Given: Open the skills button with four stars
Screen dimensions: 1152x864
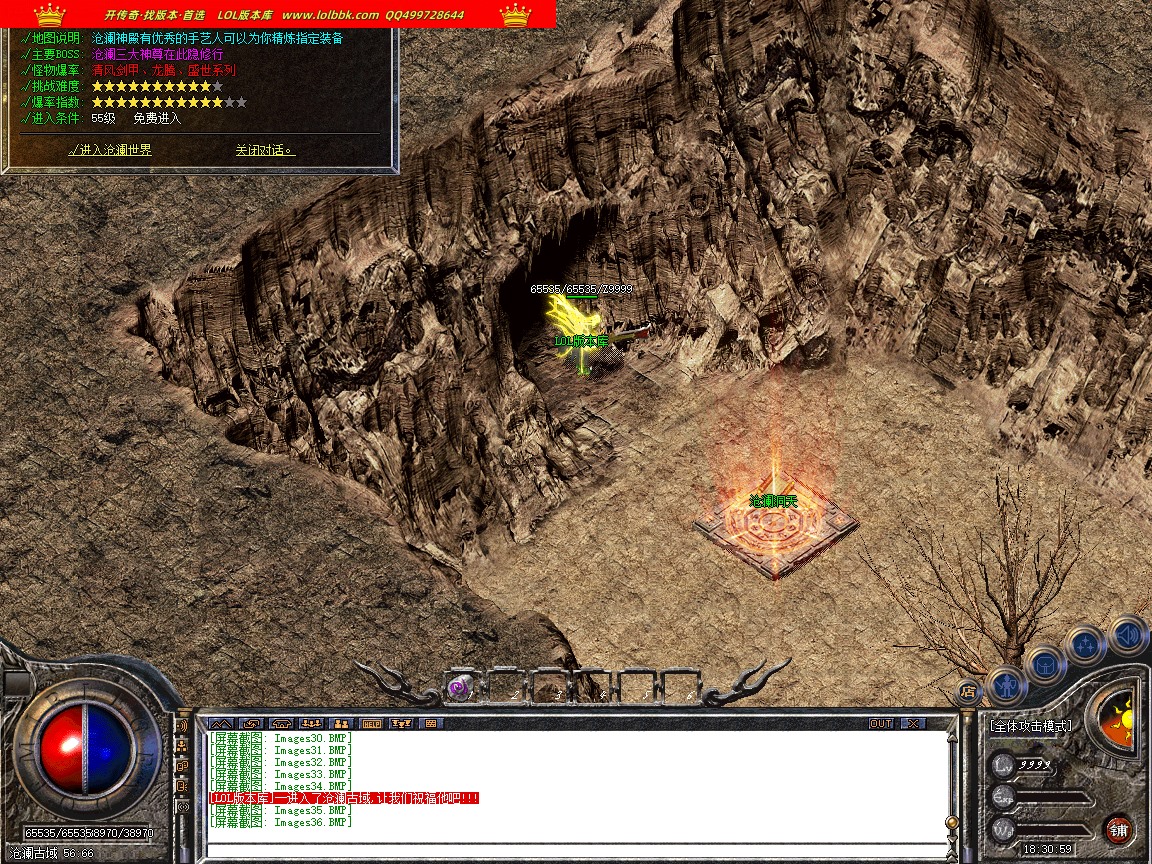Looking at the screenshot, I should tap(1085, 643).
